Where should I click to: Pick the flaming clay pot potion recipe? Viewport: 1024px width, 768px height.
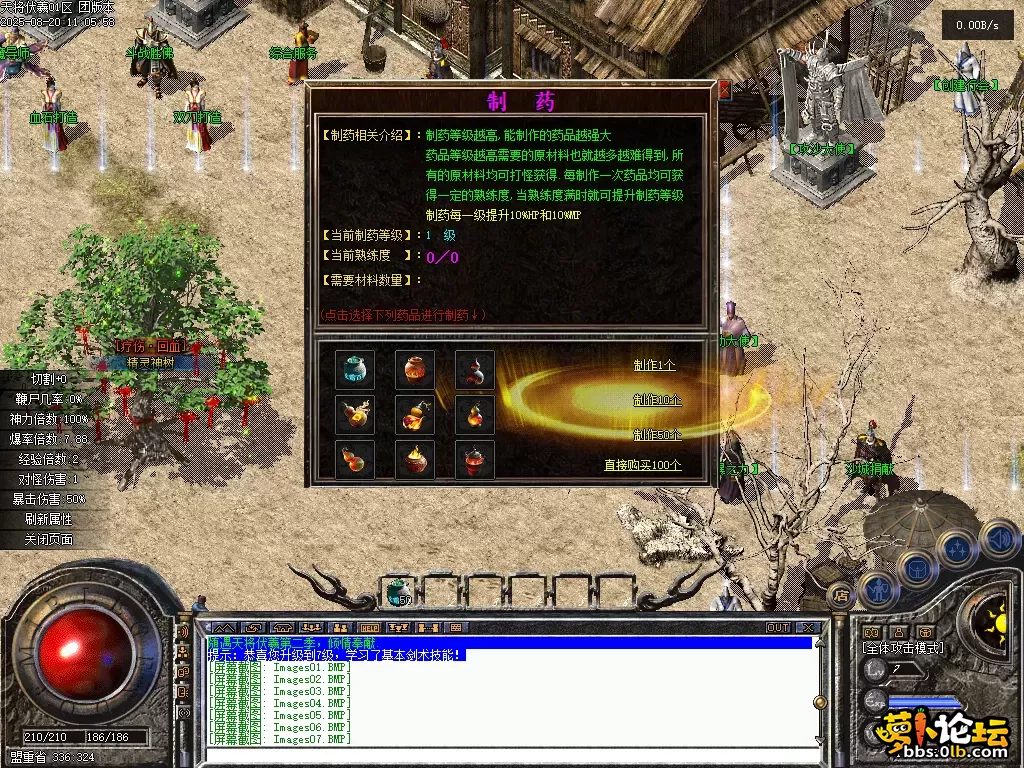415,459
